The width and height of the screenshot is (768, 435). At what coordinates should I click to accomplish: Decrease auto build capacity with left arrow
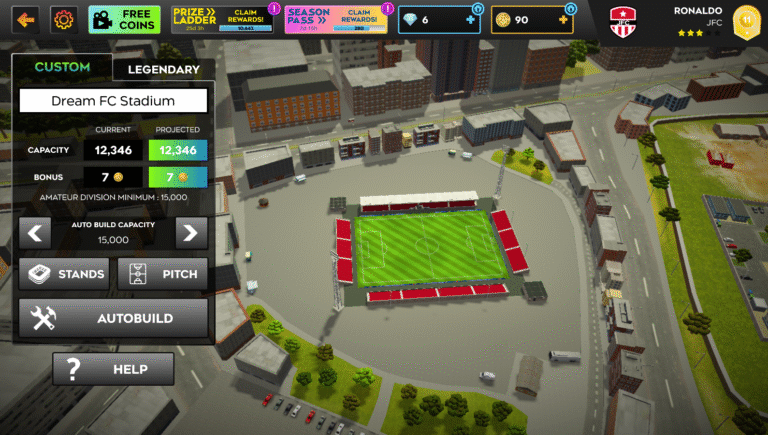coord(35,234)
